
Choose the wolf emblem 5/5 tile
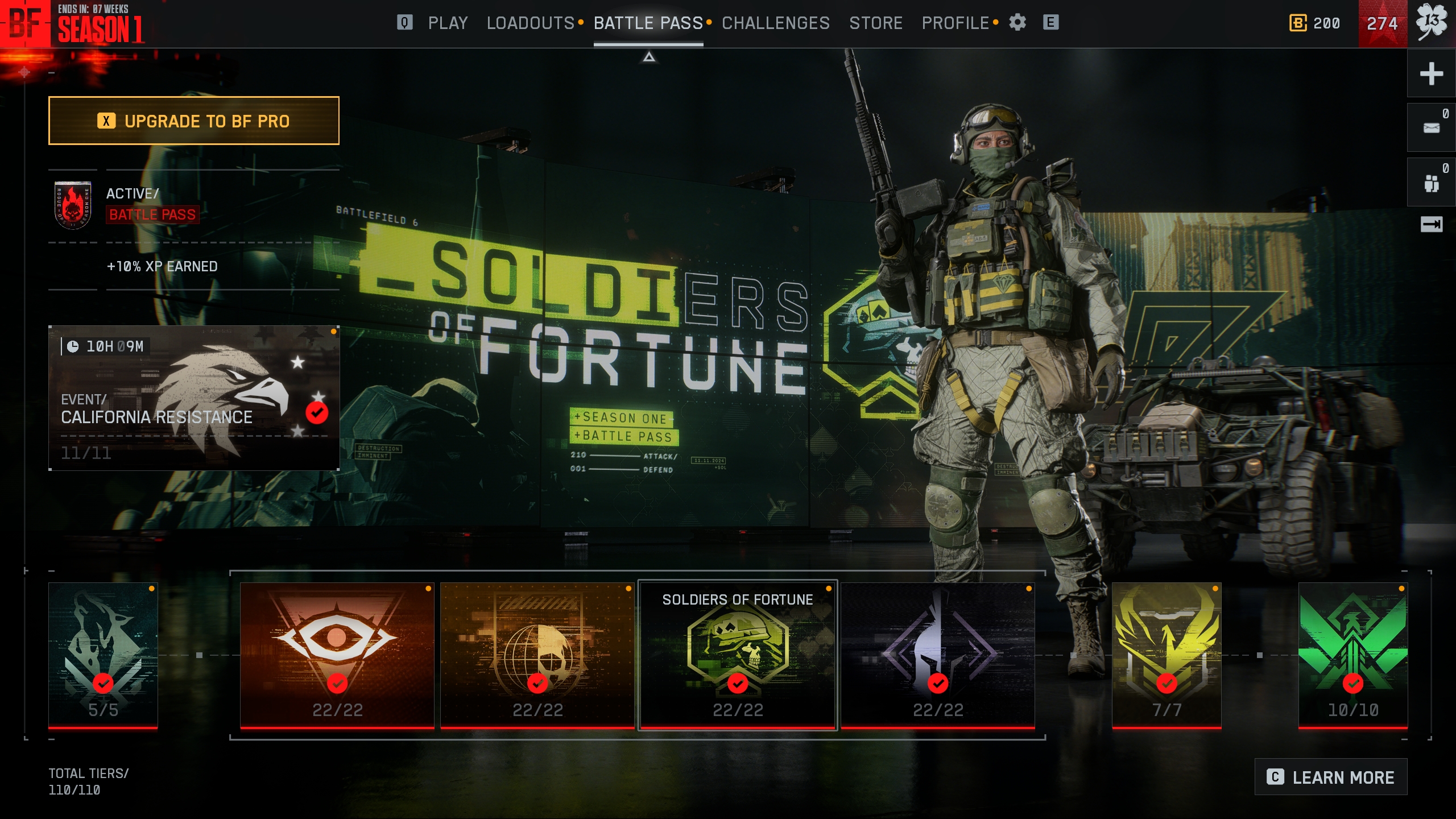coord(103,655)
